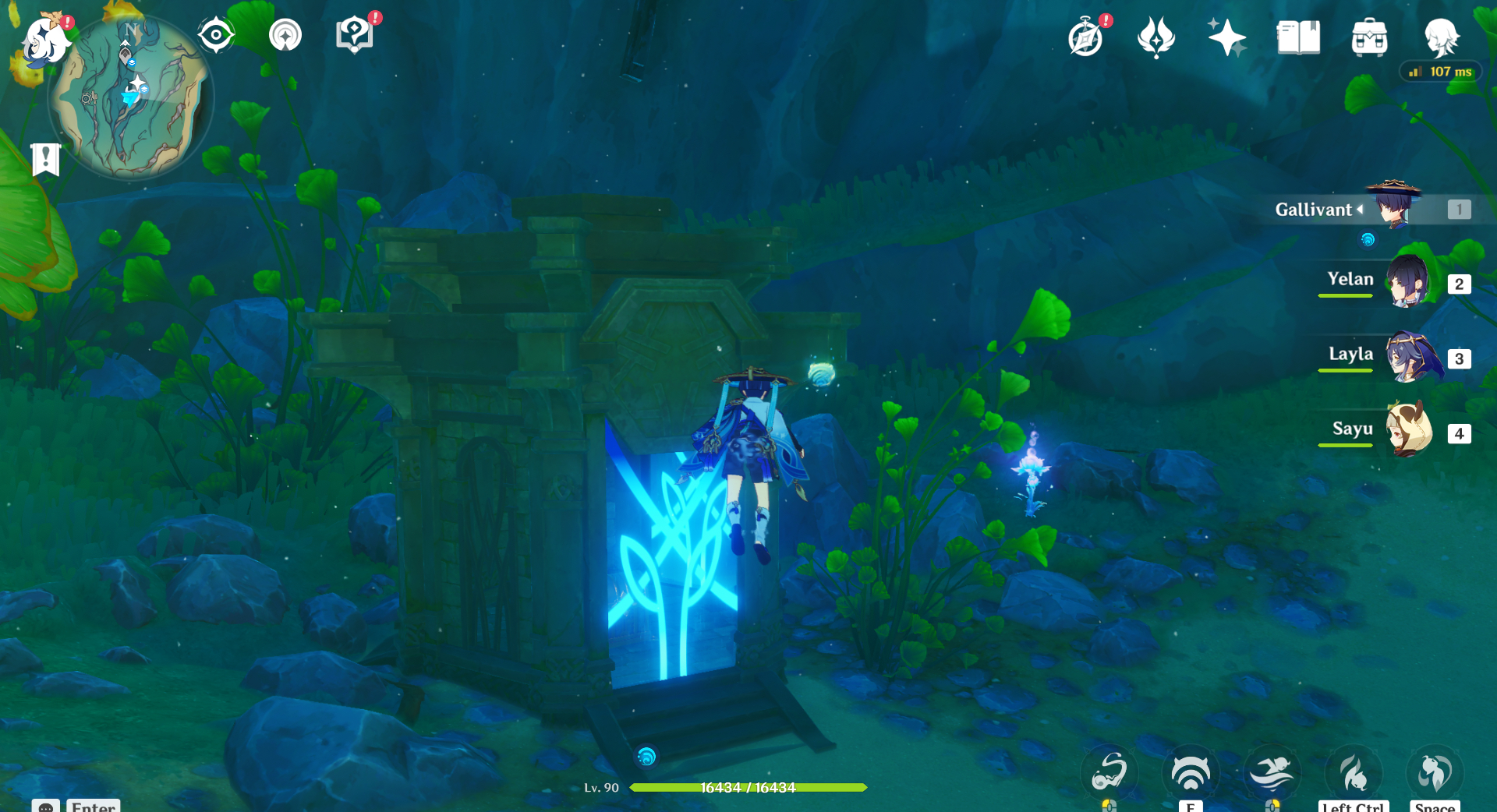Open the Wish star icon

(x=1228, y=37)
